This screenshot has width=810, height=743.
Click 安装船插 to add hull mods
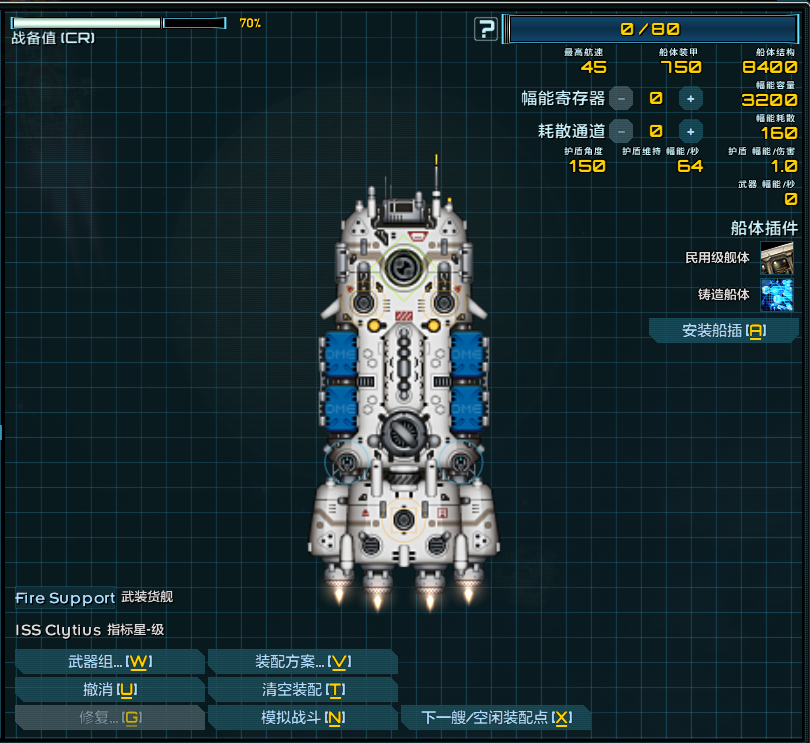point(723,331)
